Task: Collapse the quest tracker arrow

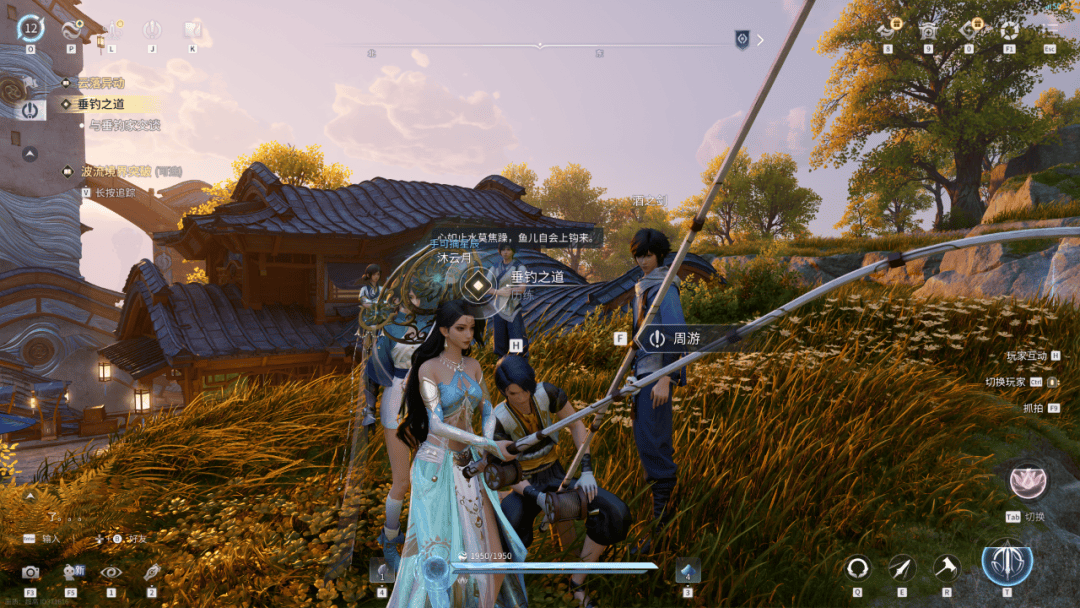Action: point(30,154)
